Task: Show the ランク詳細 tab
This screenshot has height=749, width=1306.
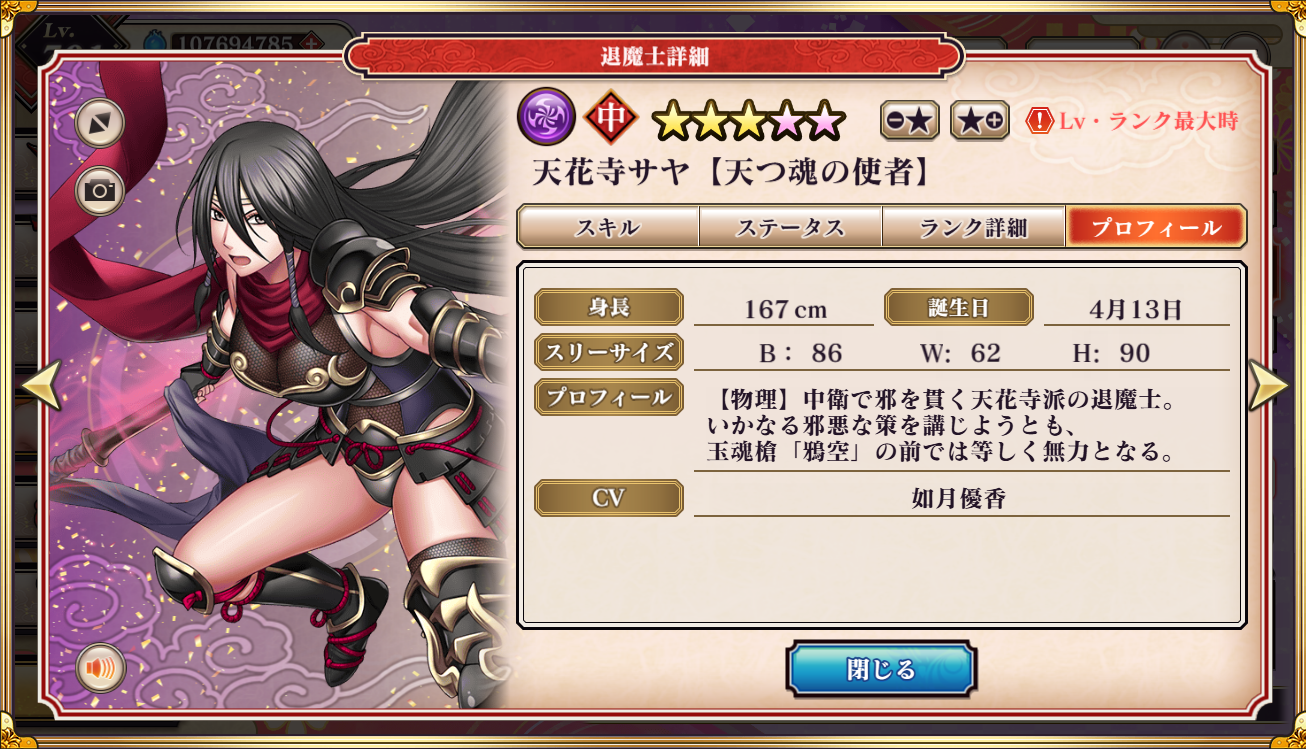Action: [973, 227]
